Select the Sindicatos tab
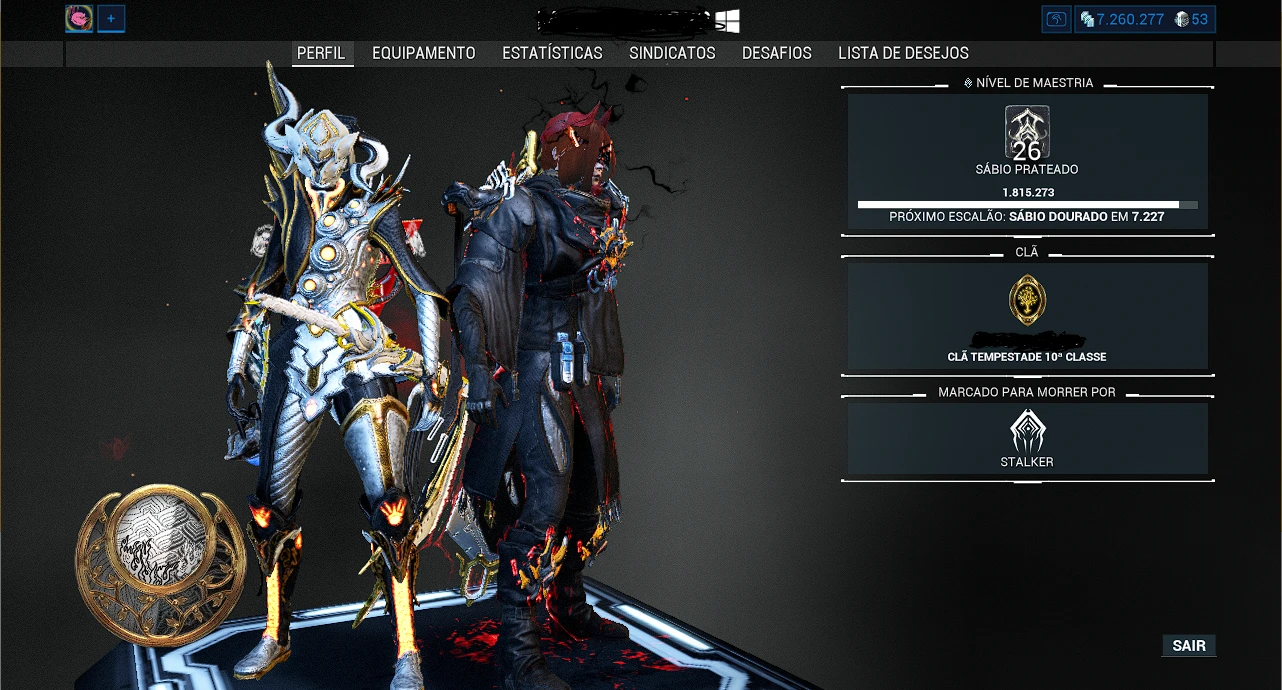This screenshot has width=1282, height=690. click(x=672, y=53)
